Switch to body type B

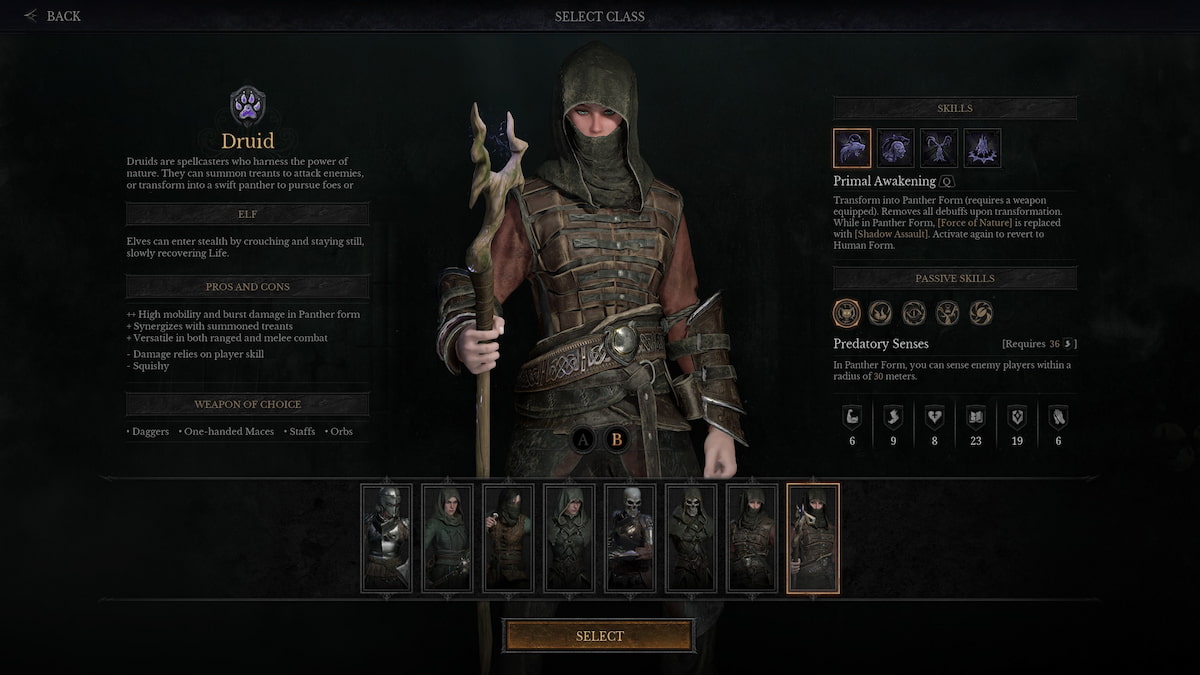(617, 438)
